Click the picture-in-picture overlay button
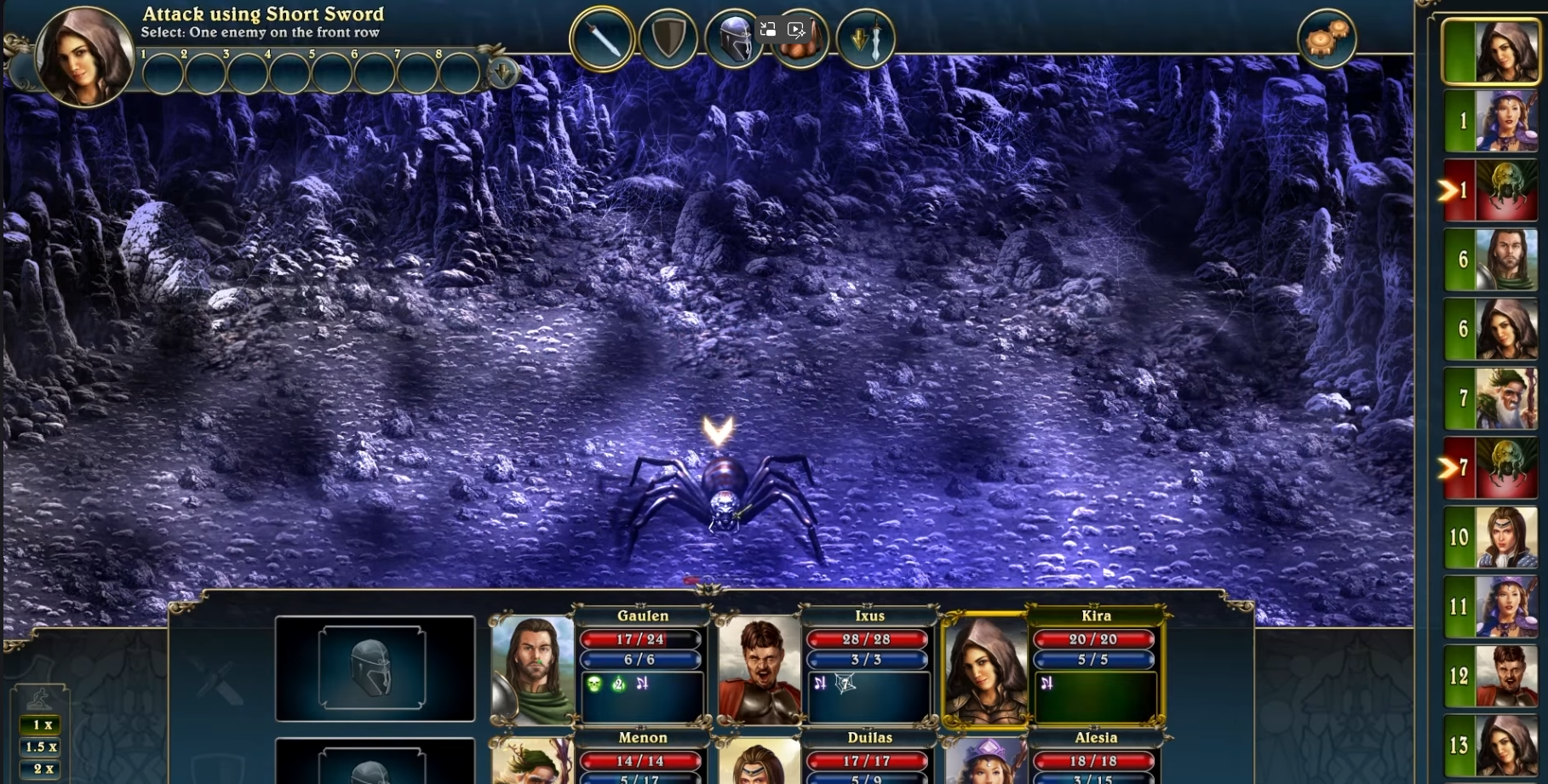Viewport: 1548px width, 784px height. click(x=767, y=29)
